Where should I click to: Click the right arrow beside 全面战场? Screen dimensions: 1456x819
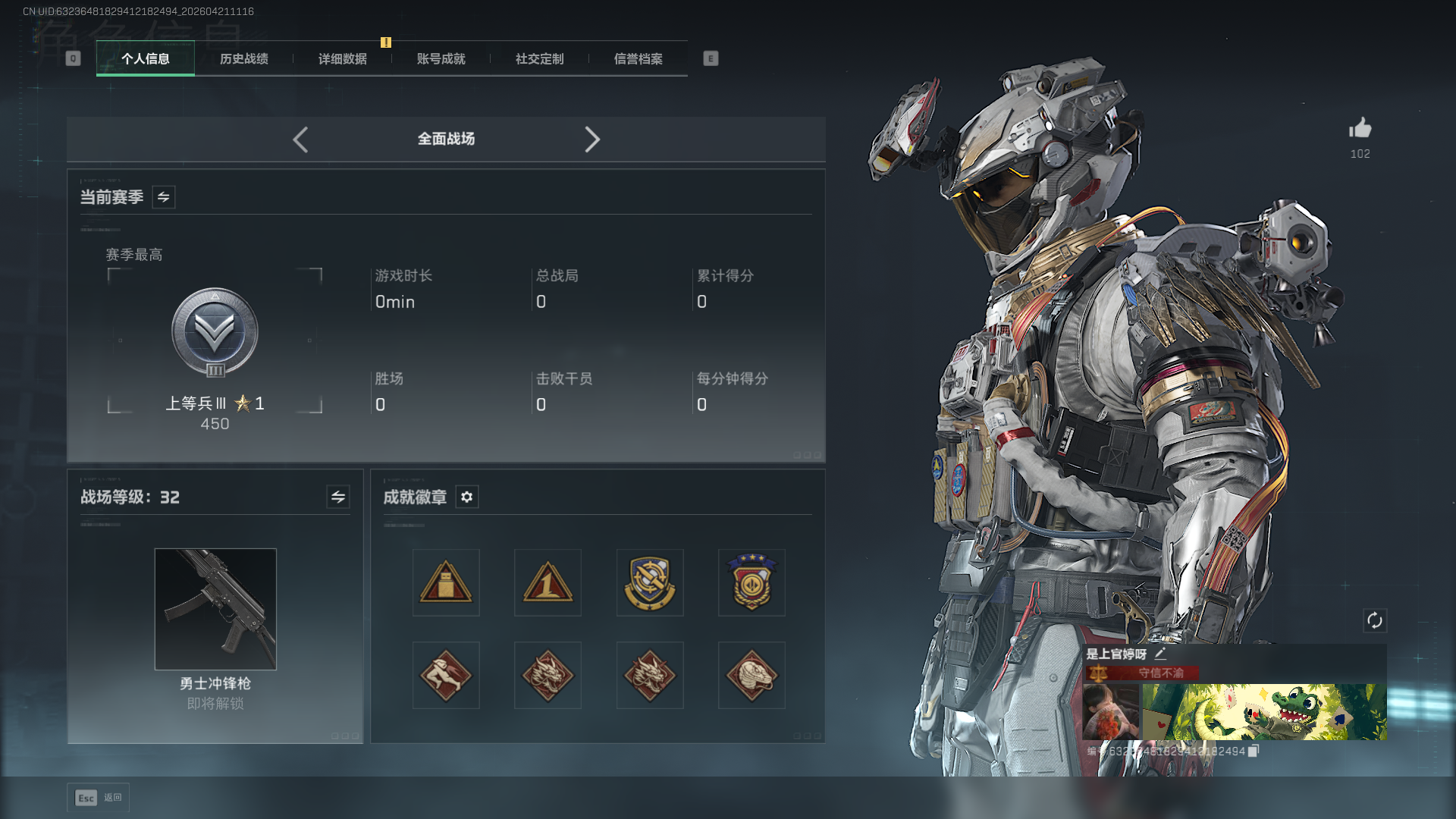pyautogui.click(x=592, y=140)
